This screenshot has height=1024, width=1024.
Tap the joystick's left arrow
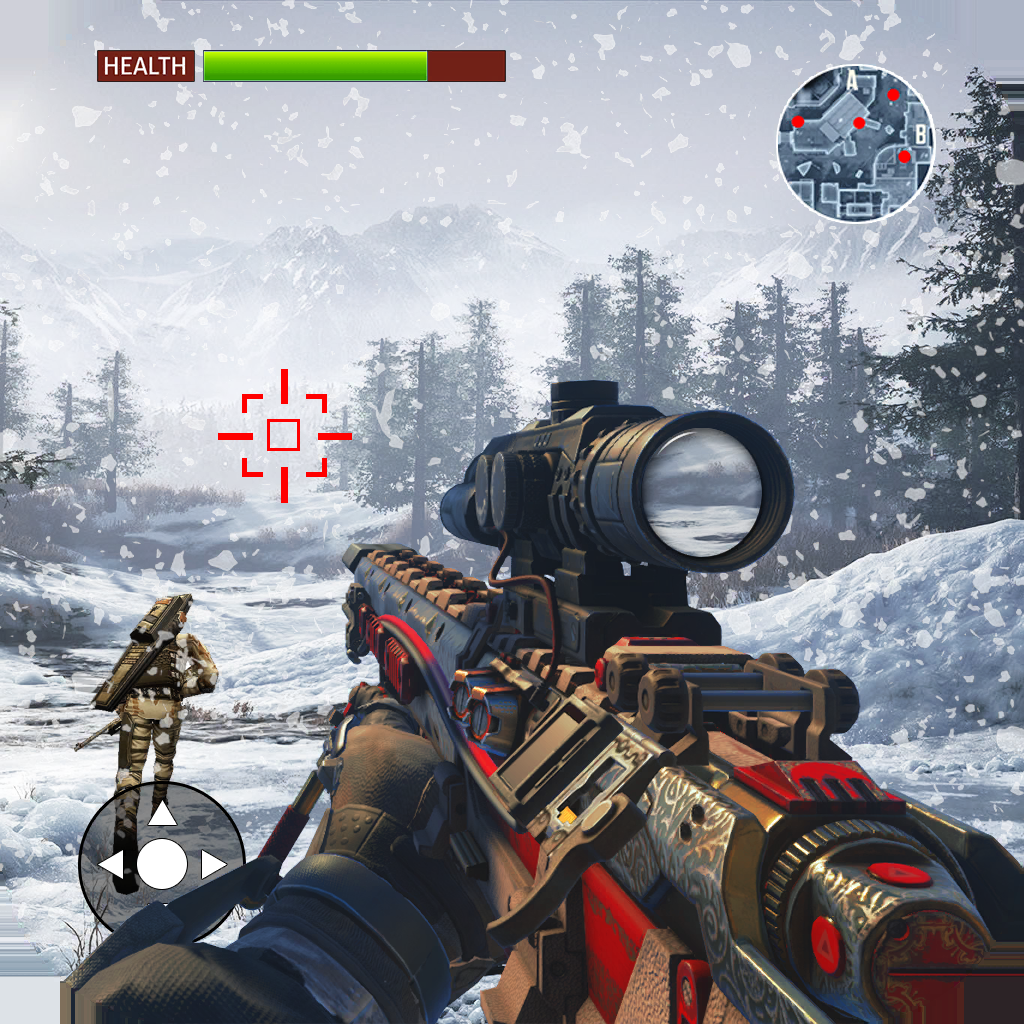pyautogui.click(x=111, y=865)
